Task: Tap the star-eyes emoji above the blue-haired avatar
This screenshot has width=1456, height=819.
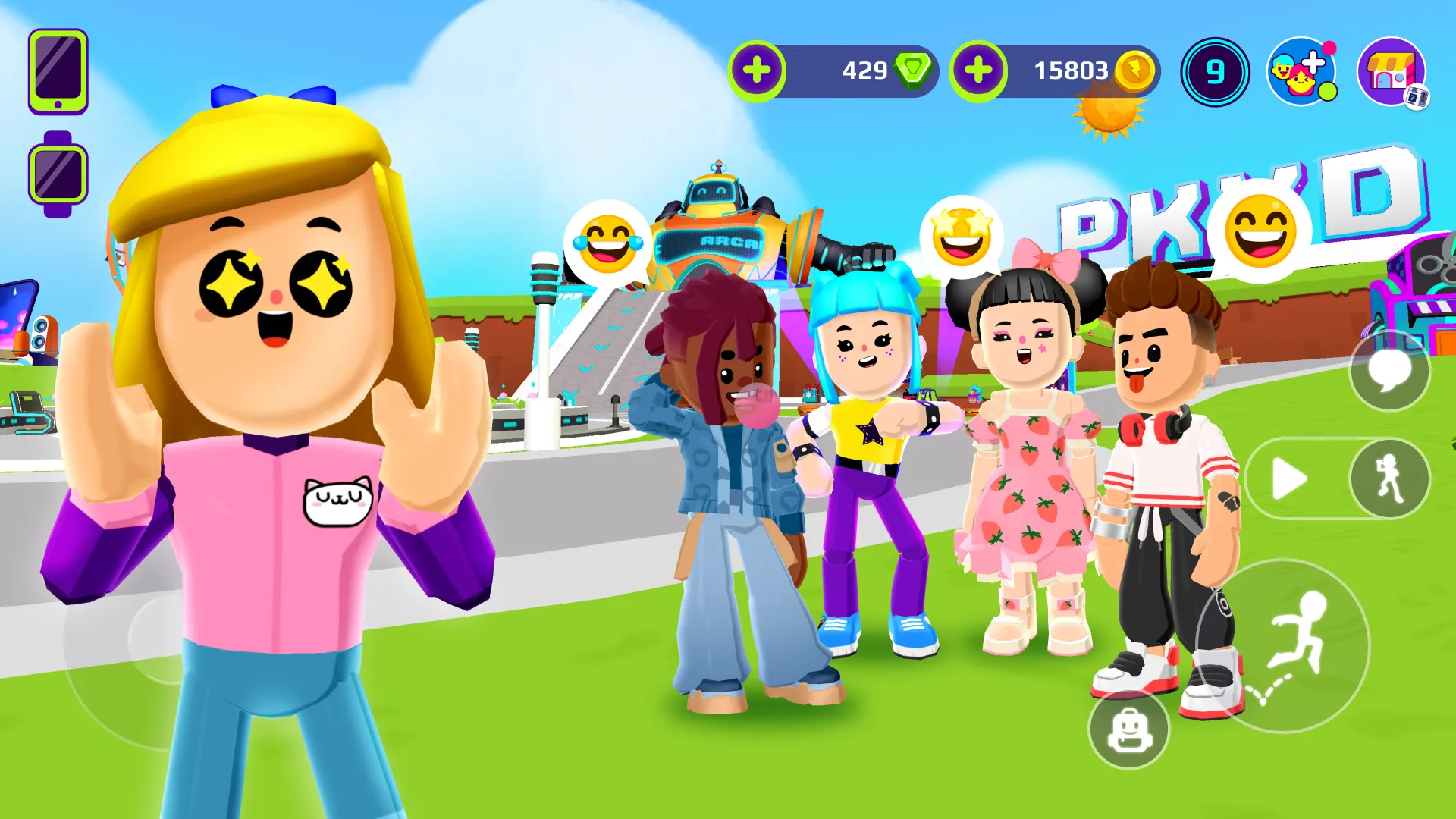Action: pos(962,237)
